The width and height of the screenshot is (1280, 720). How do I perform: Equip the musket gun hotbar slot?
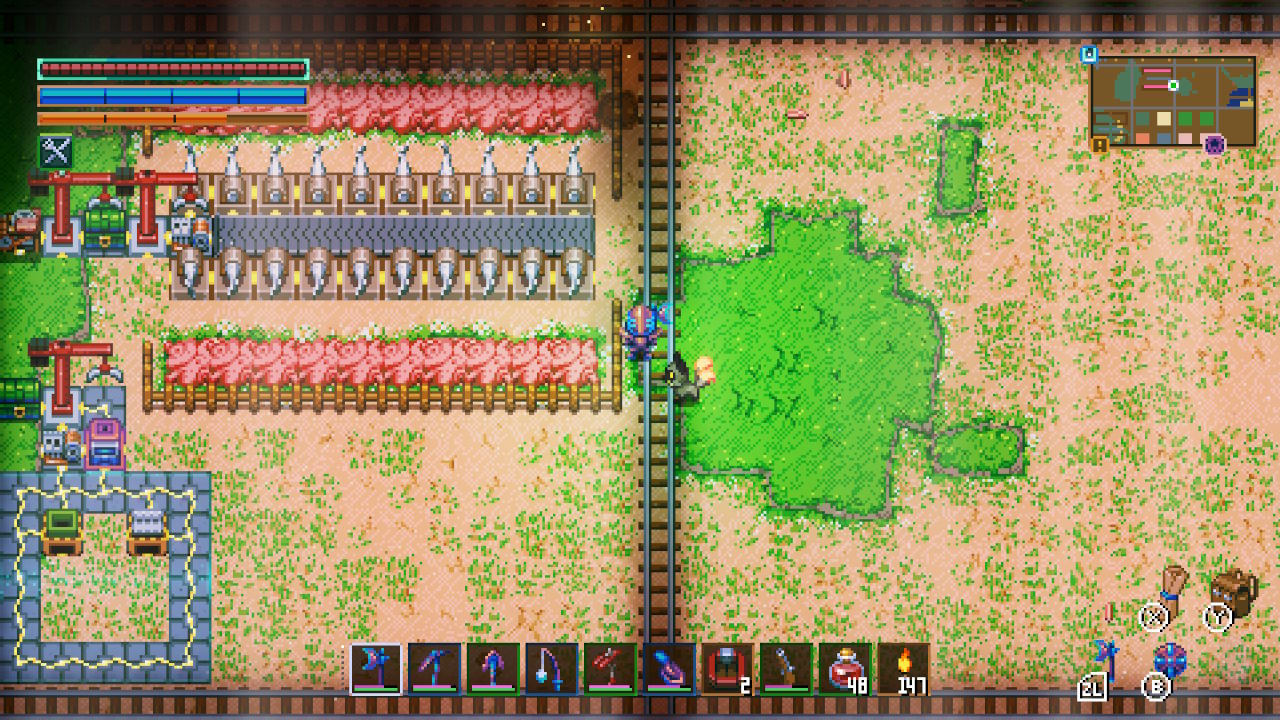click(786, 669)
